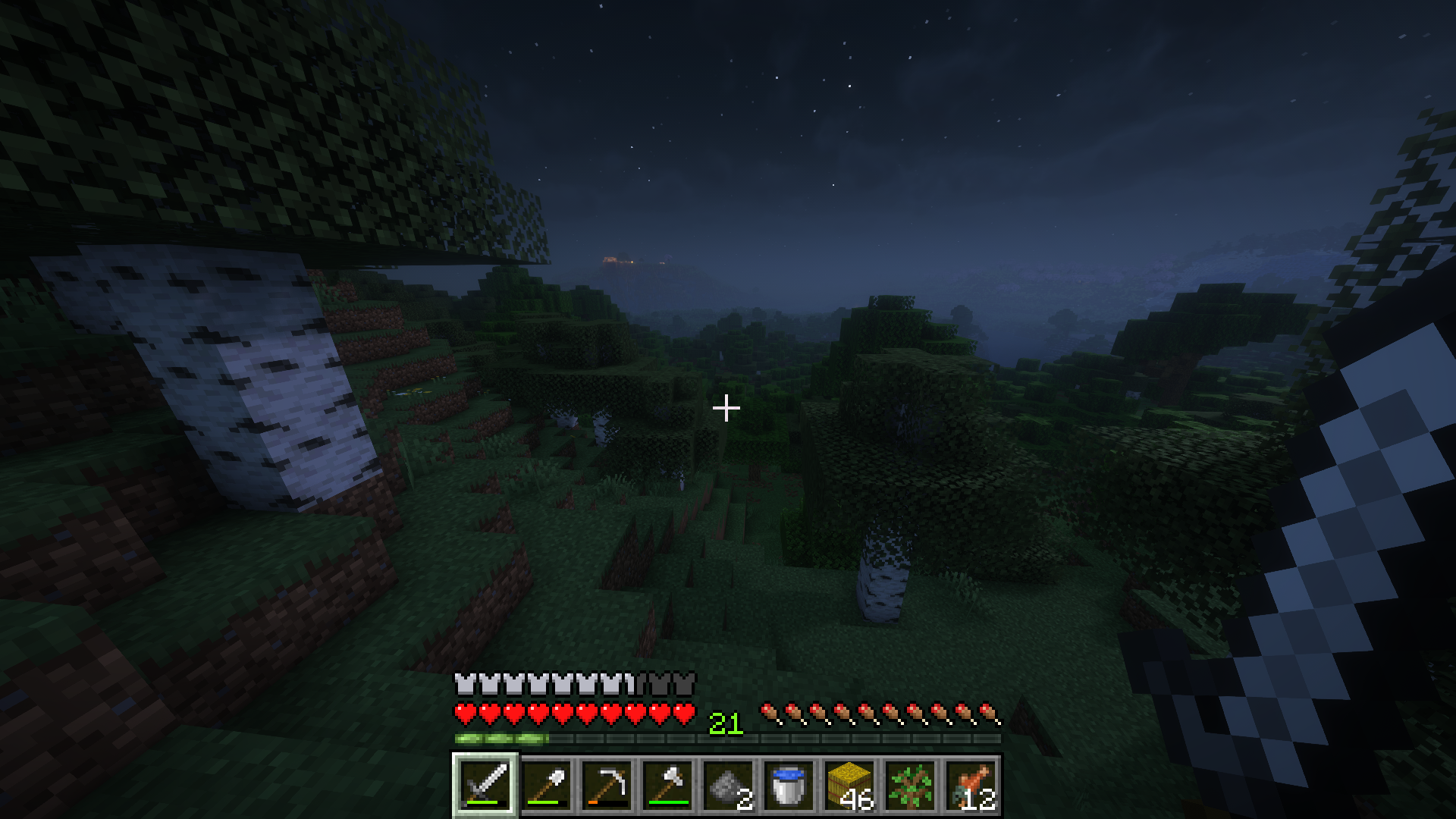This screenshot has width=1456, height=819.
Task: Pick the water bucket hotbar slot
Action: (x=789, y=785)
